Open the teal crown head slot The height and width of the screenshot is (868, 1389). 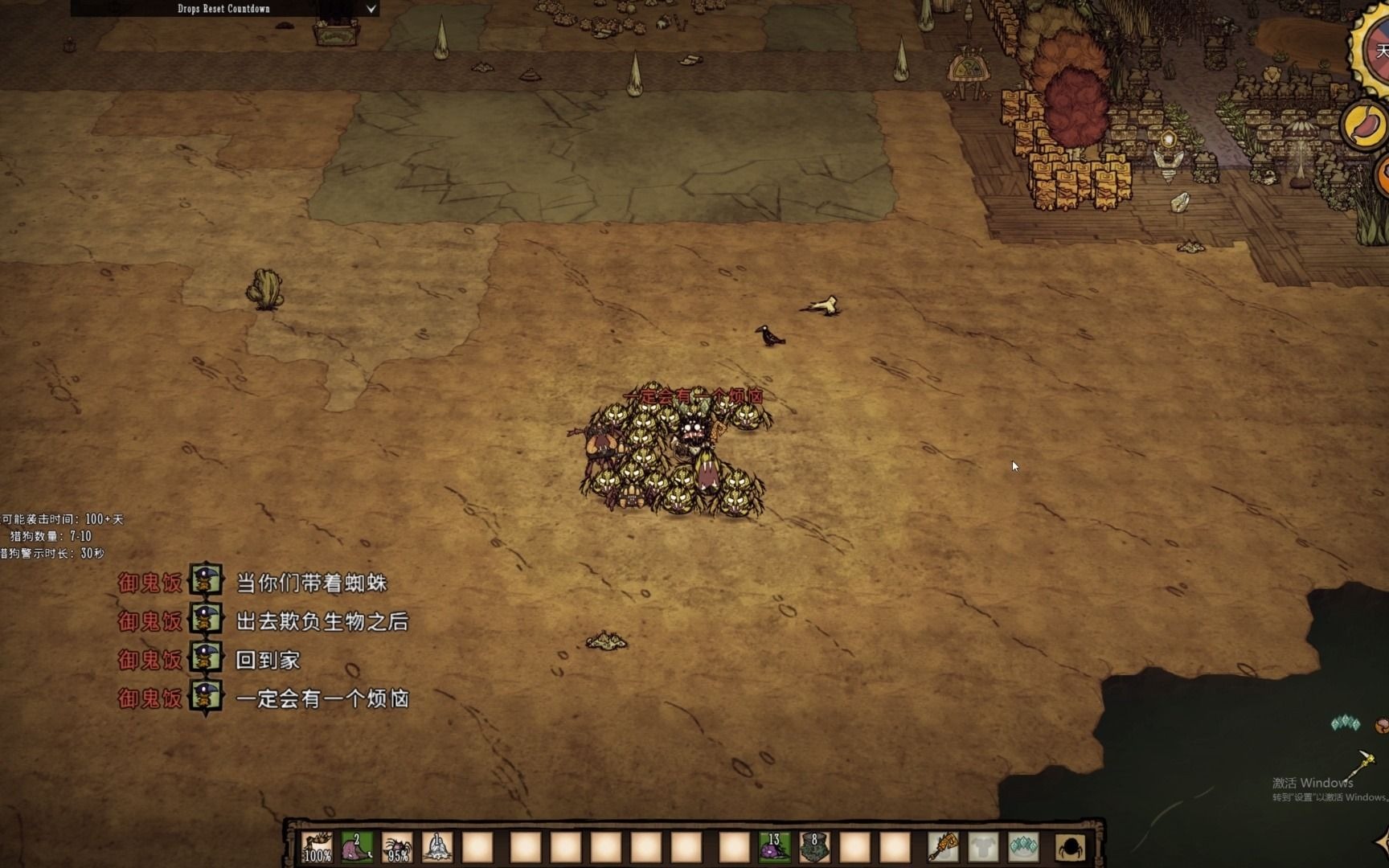[x=1023, y=847]
